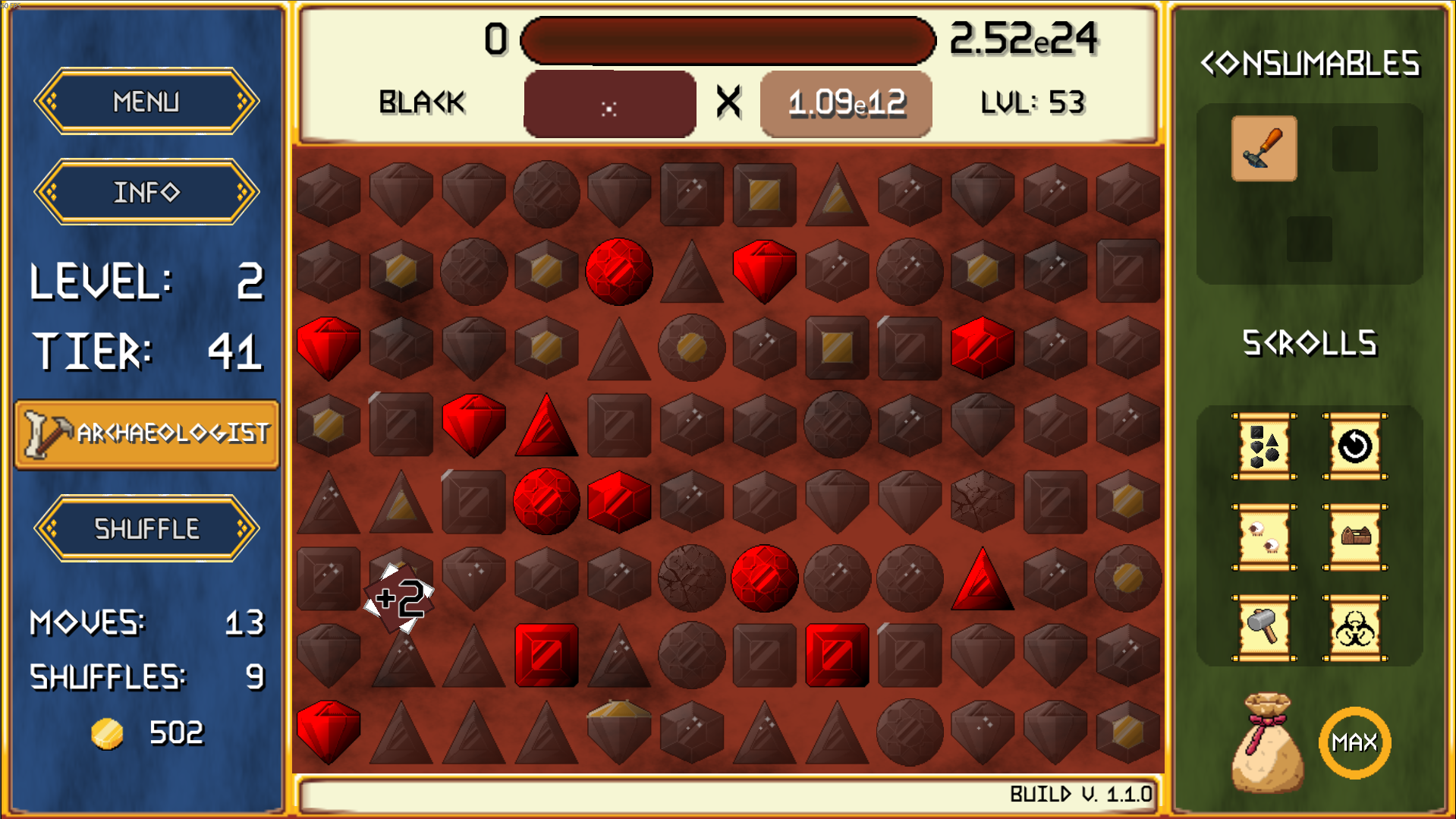
Task: Open the INFO screen
Action: [146, 191]
